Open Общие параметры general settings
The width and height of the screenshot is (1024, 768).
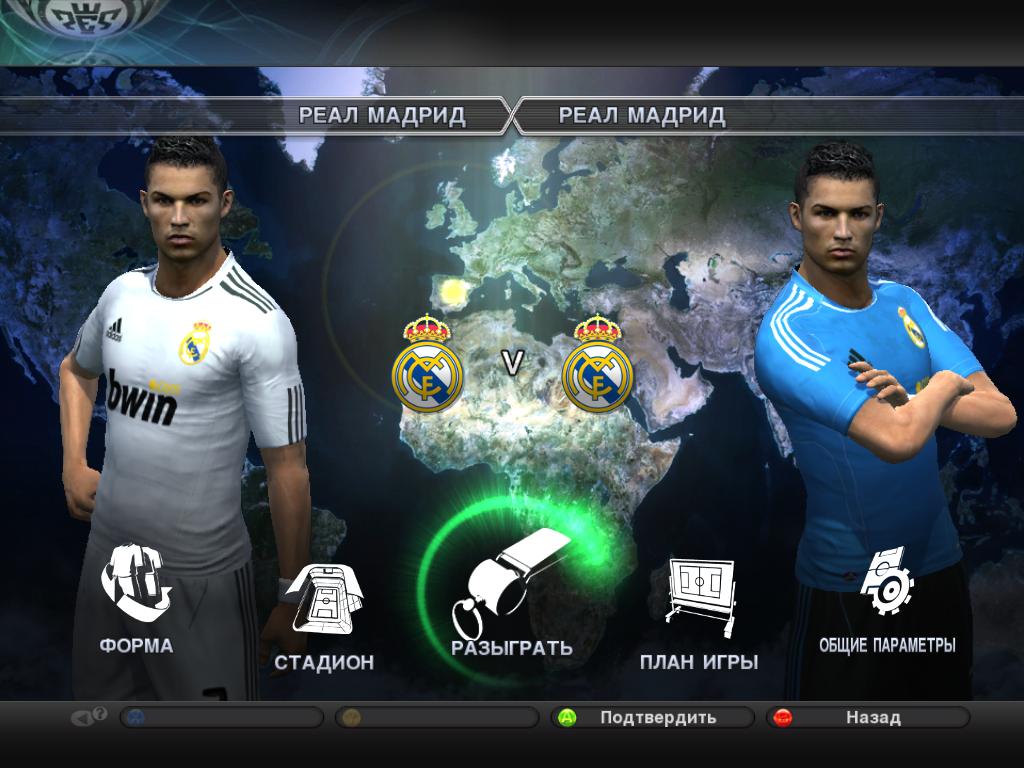tap(886, 598)
